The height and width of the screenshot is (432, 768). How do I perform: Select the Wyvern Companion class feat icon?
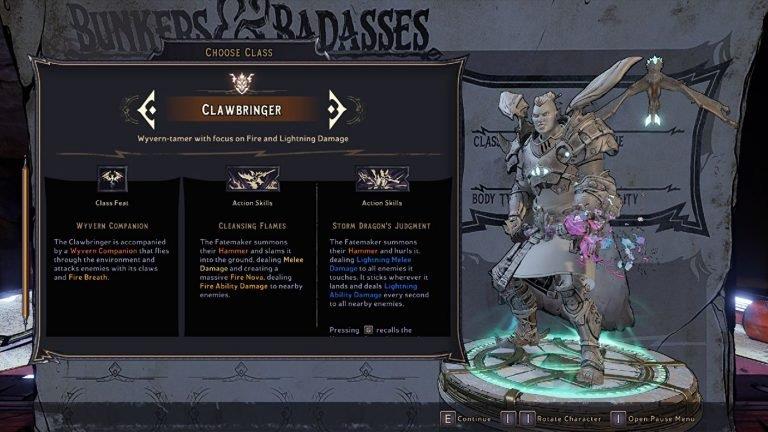(x=112, y=178)
